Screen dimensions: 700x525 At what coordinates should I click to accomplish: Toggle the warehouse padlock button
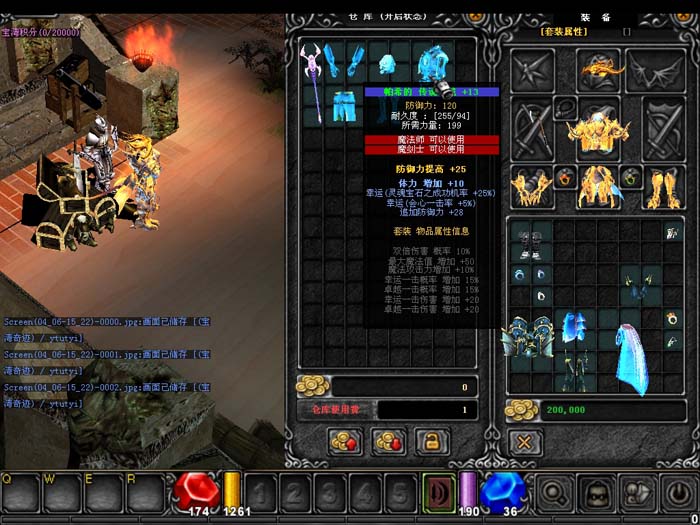click(x=431, y=440)
